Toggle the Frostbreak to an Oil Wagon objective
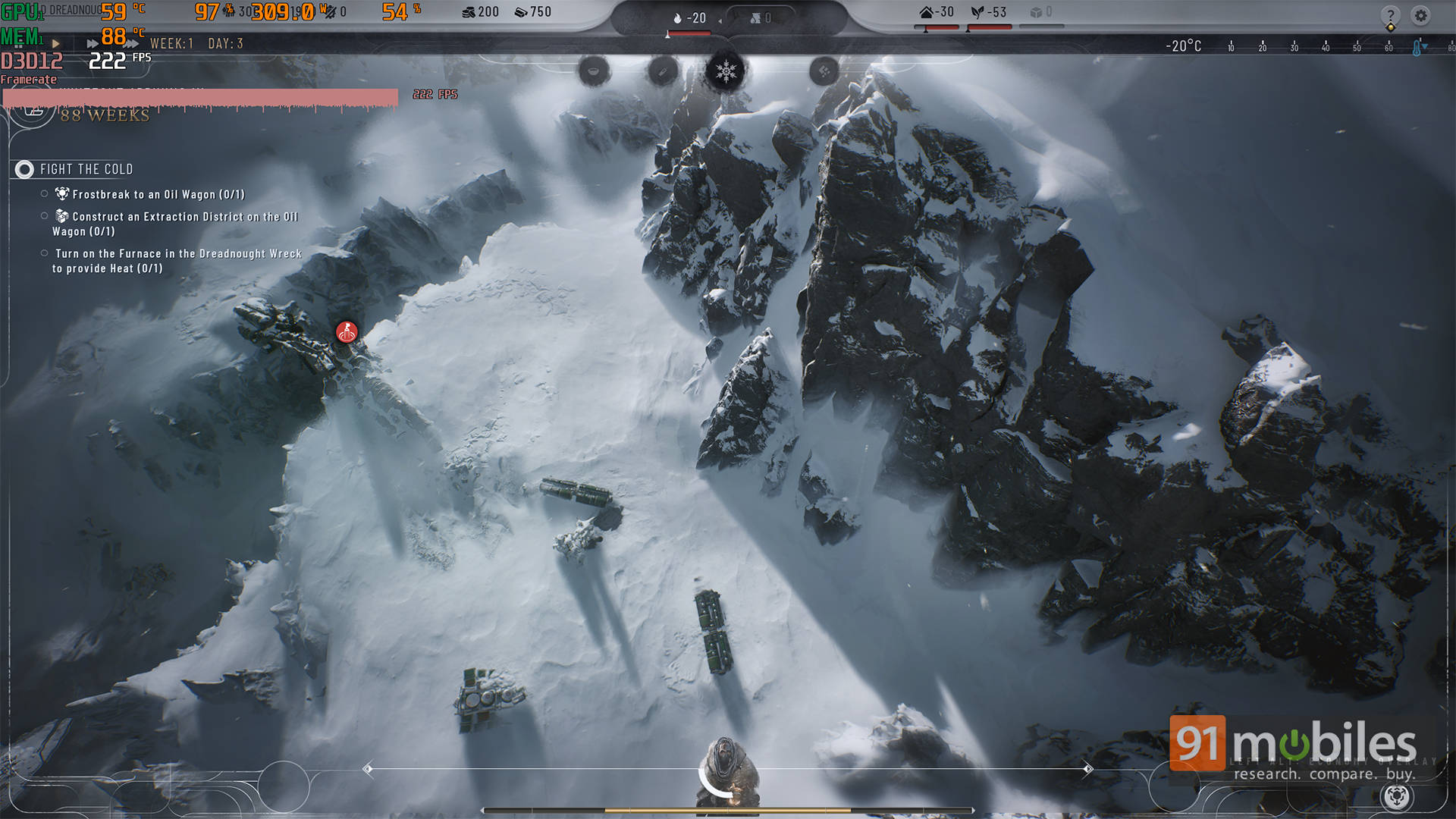 [44, 194]
